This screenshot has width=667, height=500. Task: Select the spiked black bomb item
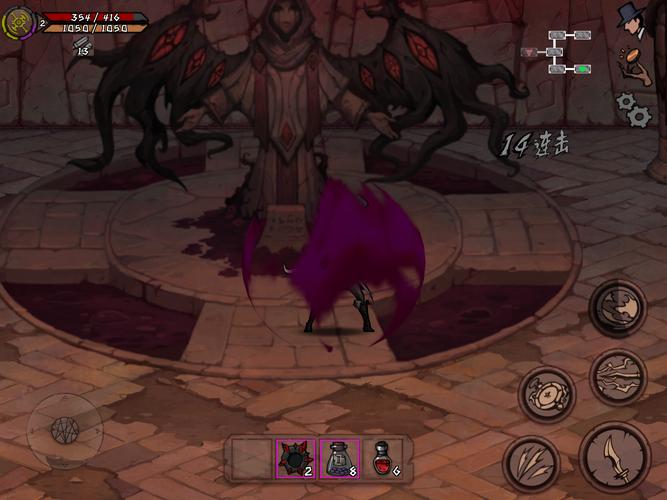[x=295, y=459]
